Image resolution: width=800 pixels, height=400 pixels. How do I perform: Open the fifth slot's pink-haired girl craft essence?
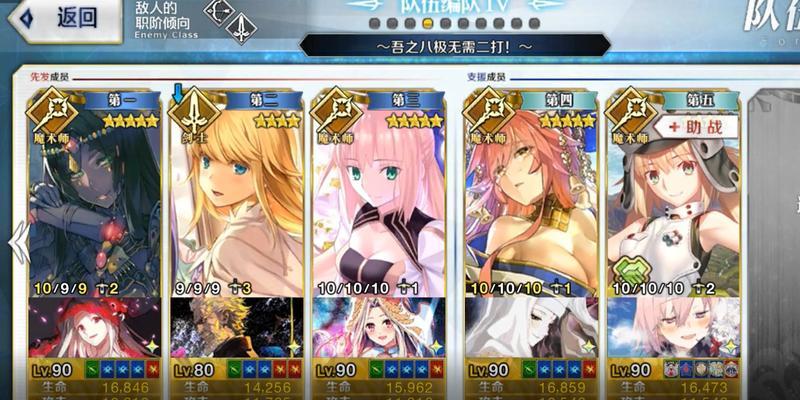[x=673, y=326]
